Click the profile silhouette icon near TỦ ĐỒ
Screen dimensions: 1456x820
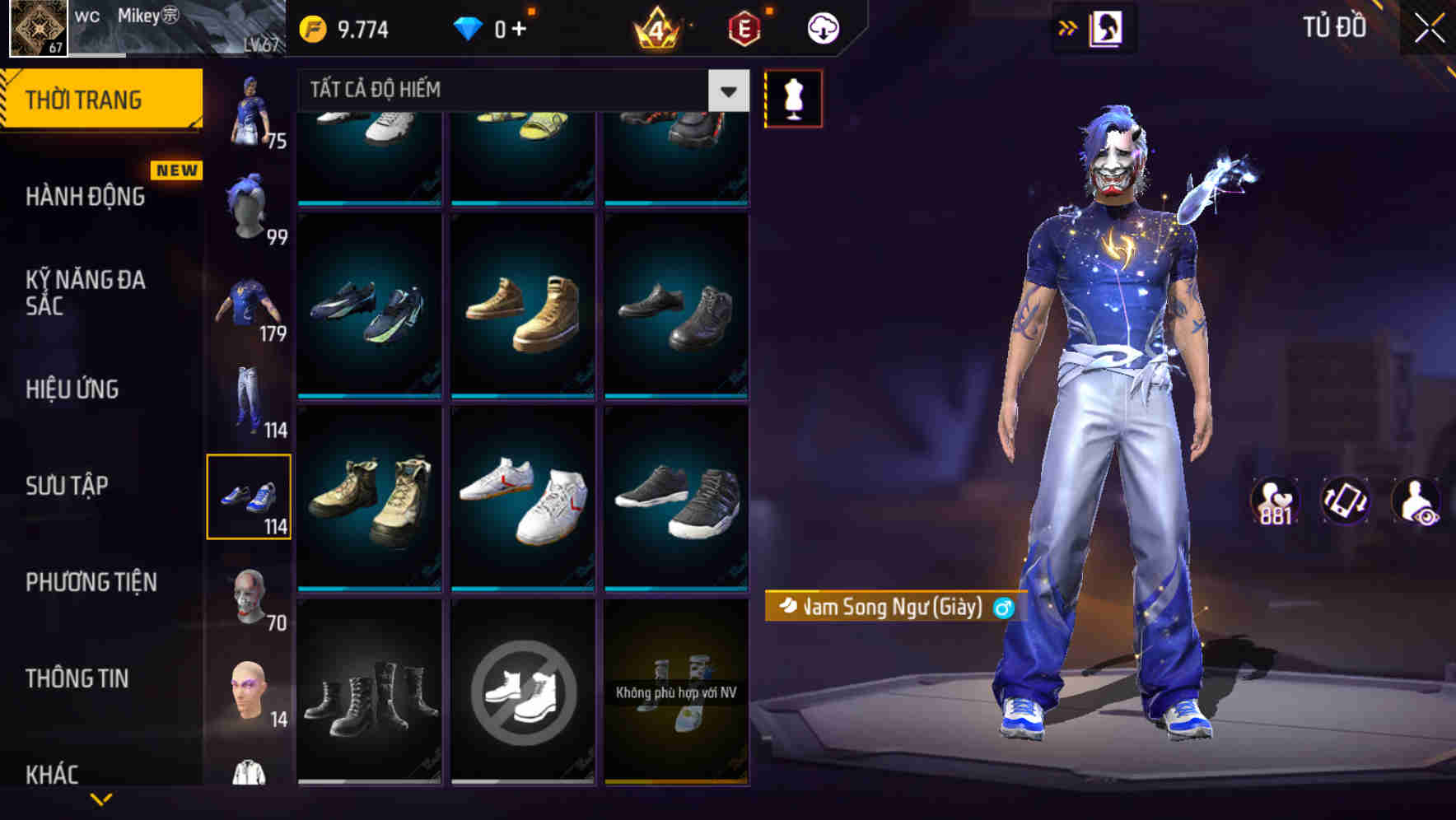click(x=1107, y=27)
